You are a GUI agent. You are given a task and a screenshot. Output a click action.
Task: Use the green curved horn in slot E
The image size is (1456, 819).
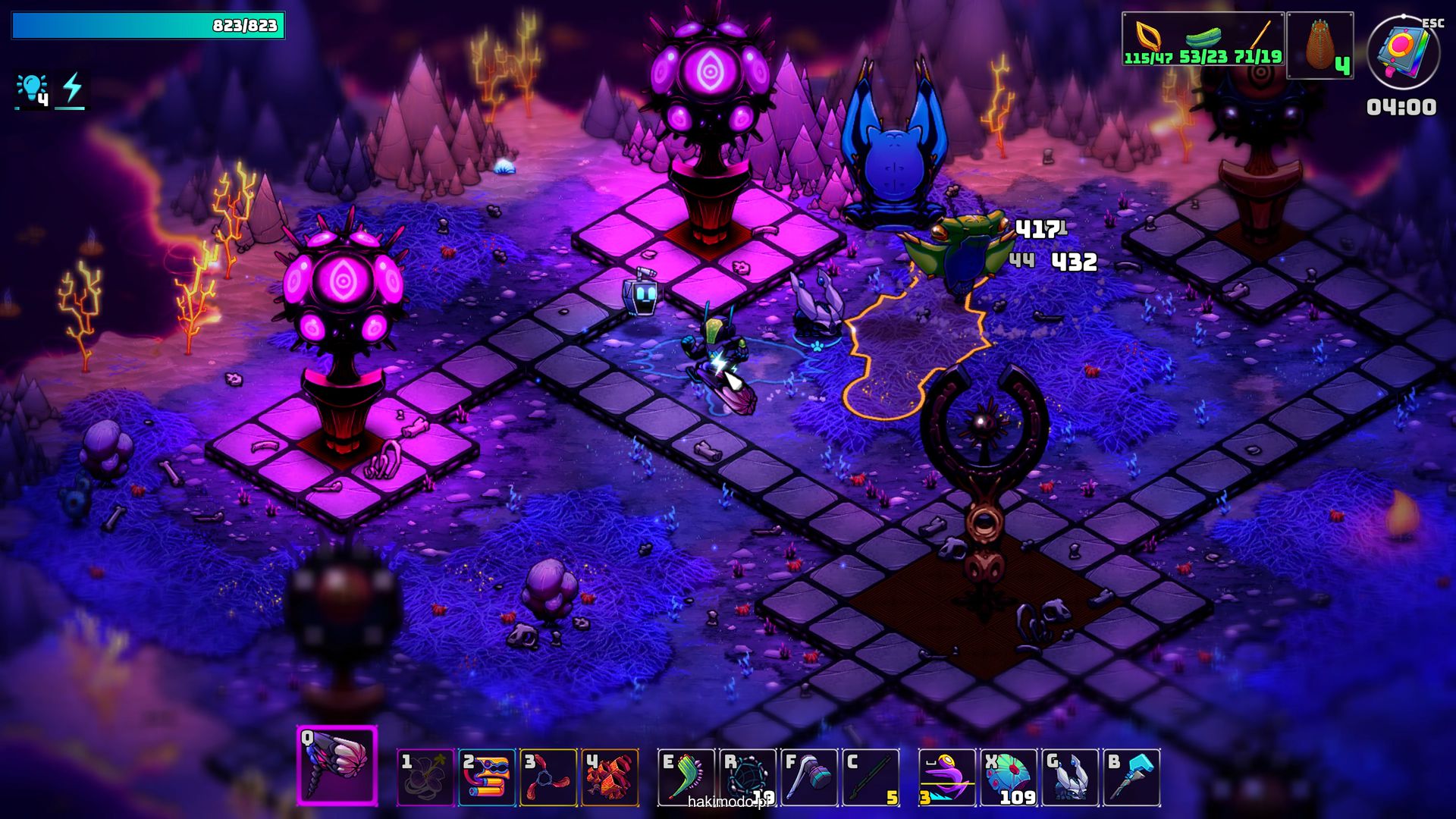(686, 777)
